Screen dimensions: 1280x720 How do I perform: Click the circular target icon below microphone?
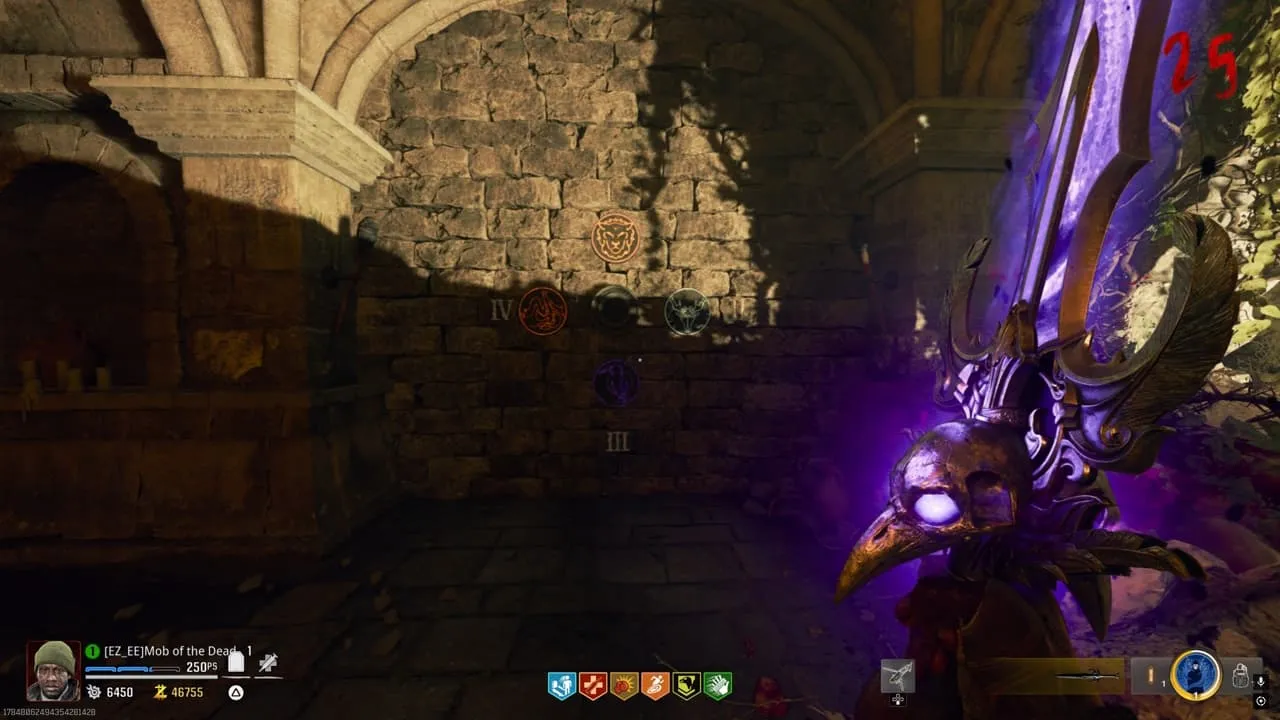[1262, 700]
